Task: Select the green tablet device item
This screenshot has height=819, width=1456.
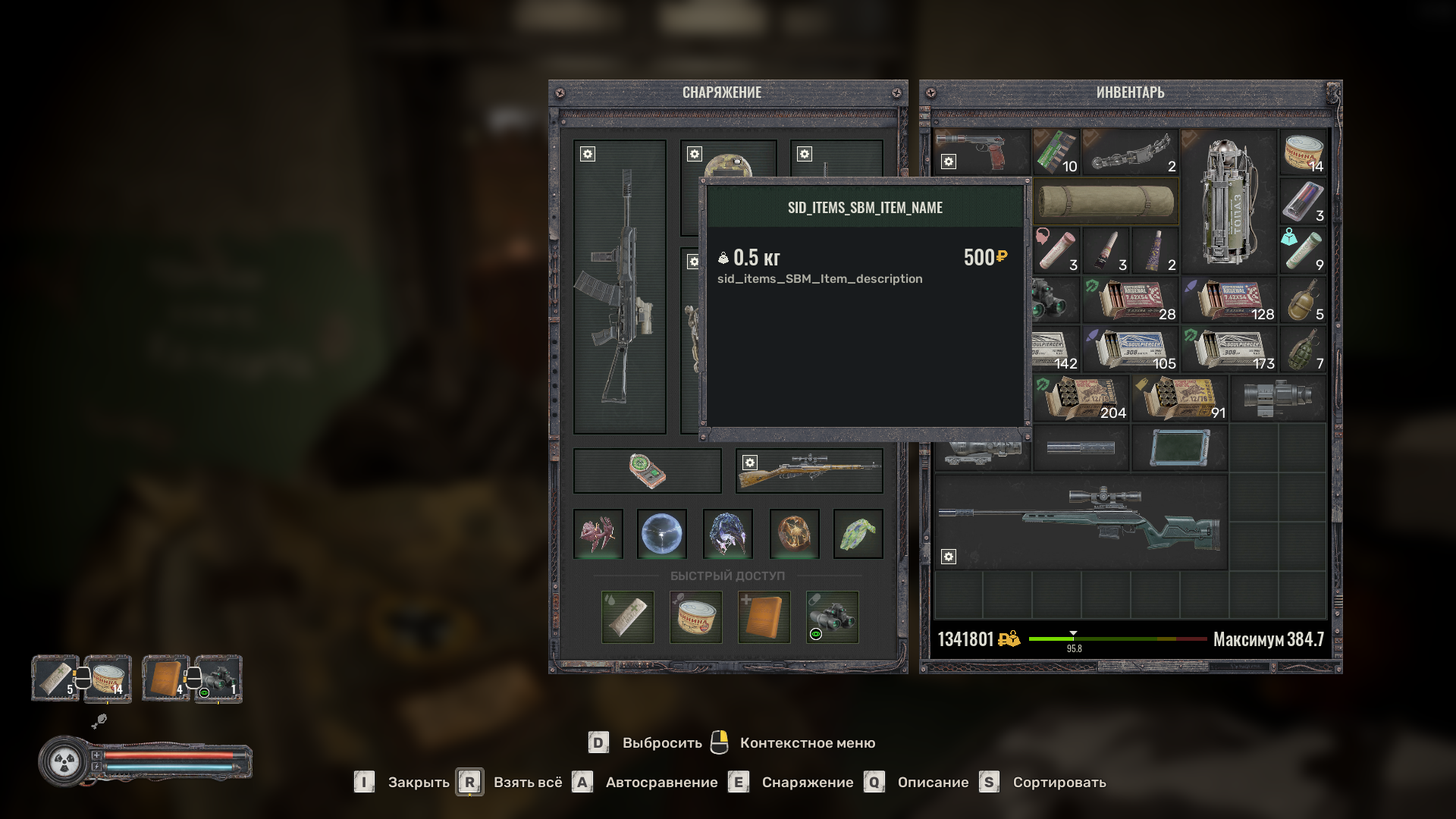Action: coord(1179,447)
